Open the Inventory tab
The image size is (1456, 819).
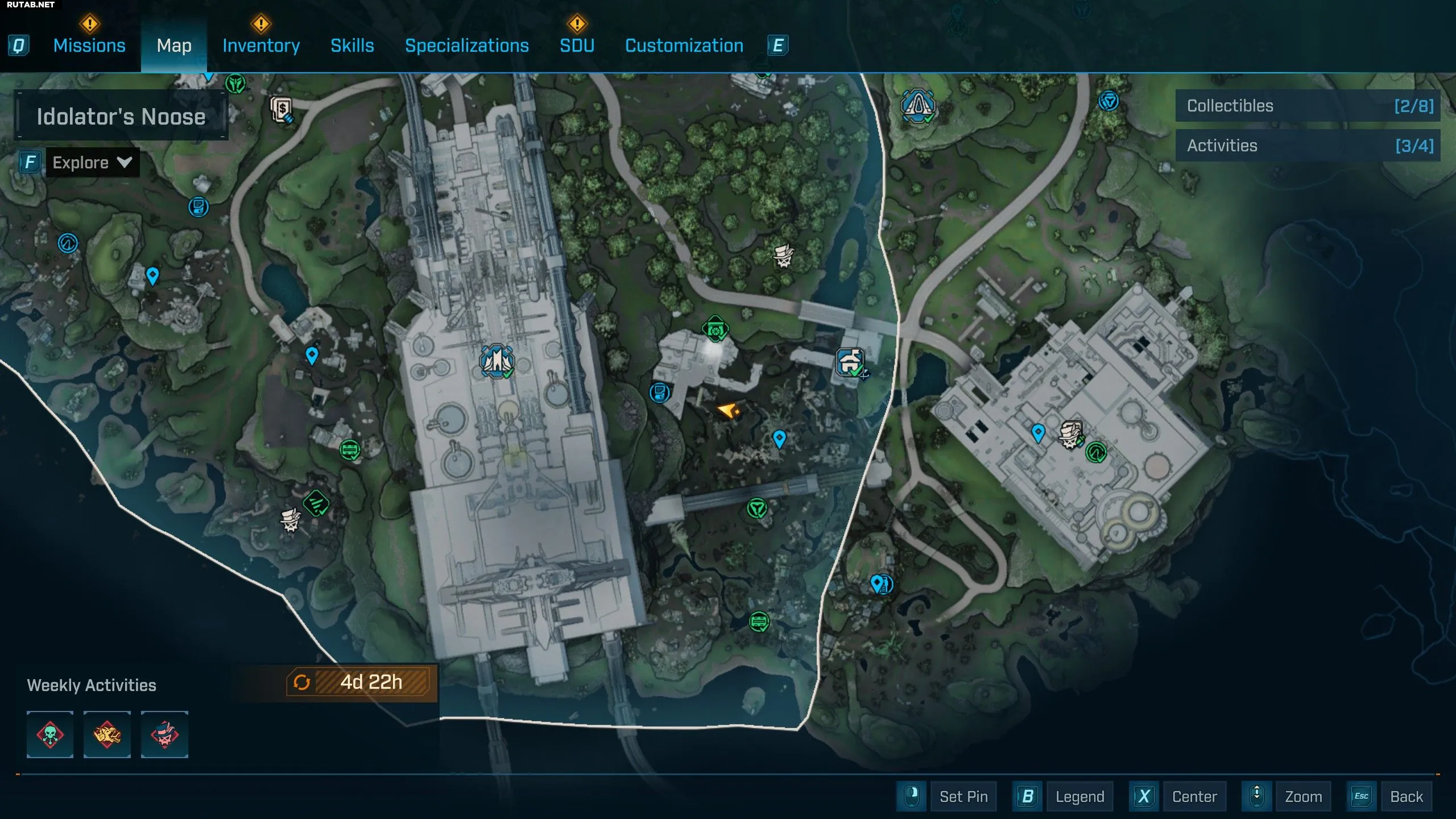pos(261,45)
